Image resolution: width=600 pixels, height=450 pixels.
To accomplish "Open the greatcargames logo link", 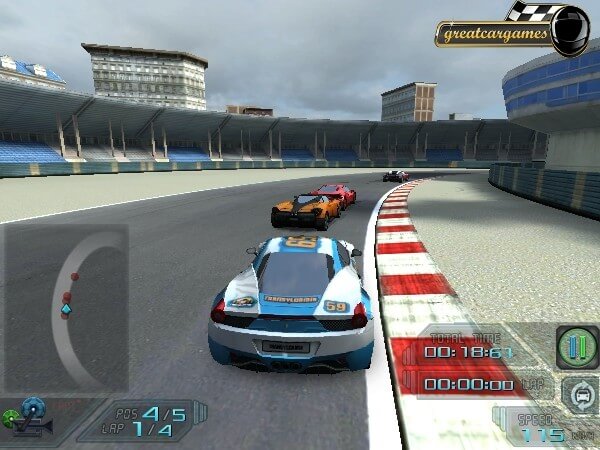I will pyautogui.click(x=495, y=34).
